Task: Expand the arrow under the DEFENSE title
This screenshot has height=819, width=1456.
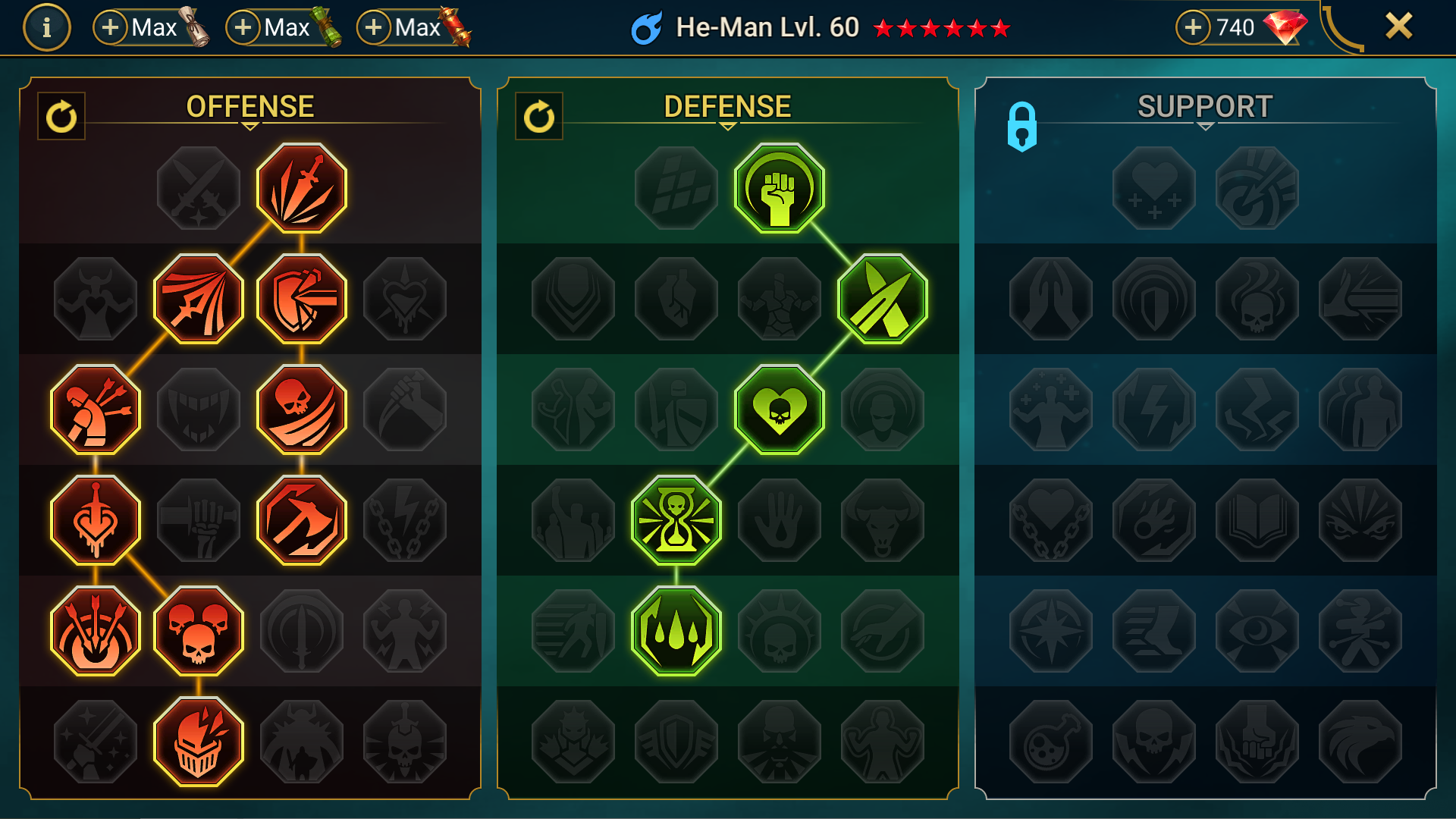Action: [728, 125]
